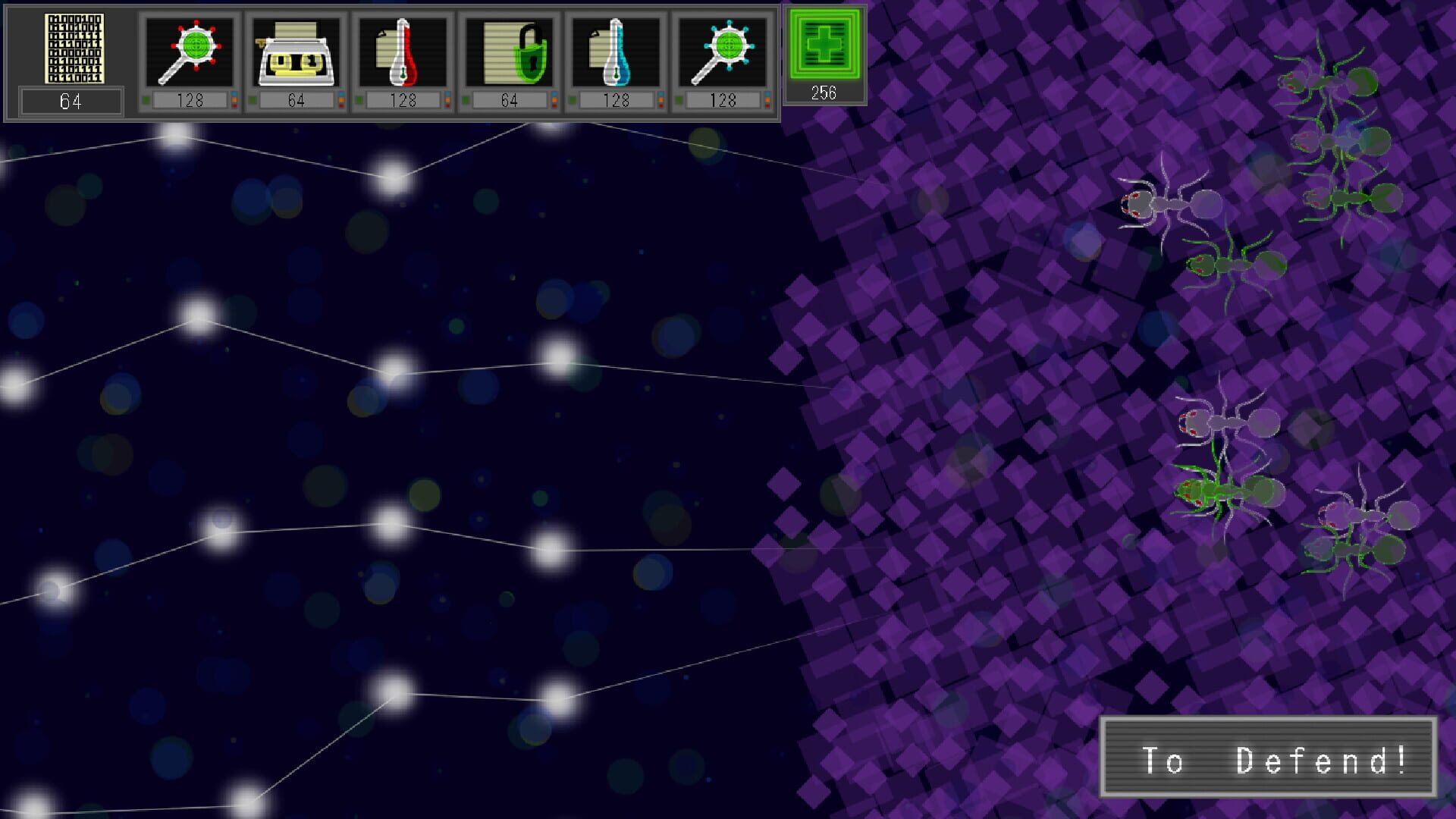
Task: Toggle the green light next to the padlock counter
Action: pos(465,98)
